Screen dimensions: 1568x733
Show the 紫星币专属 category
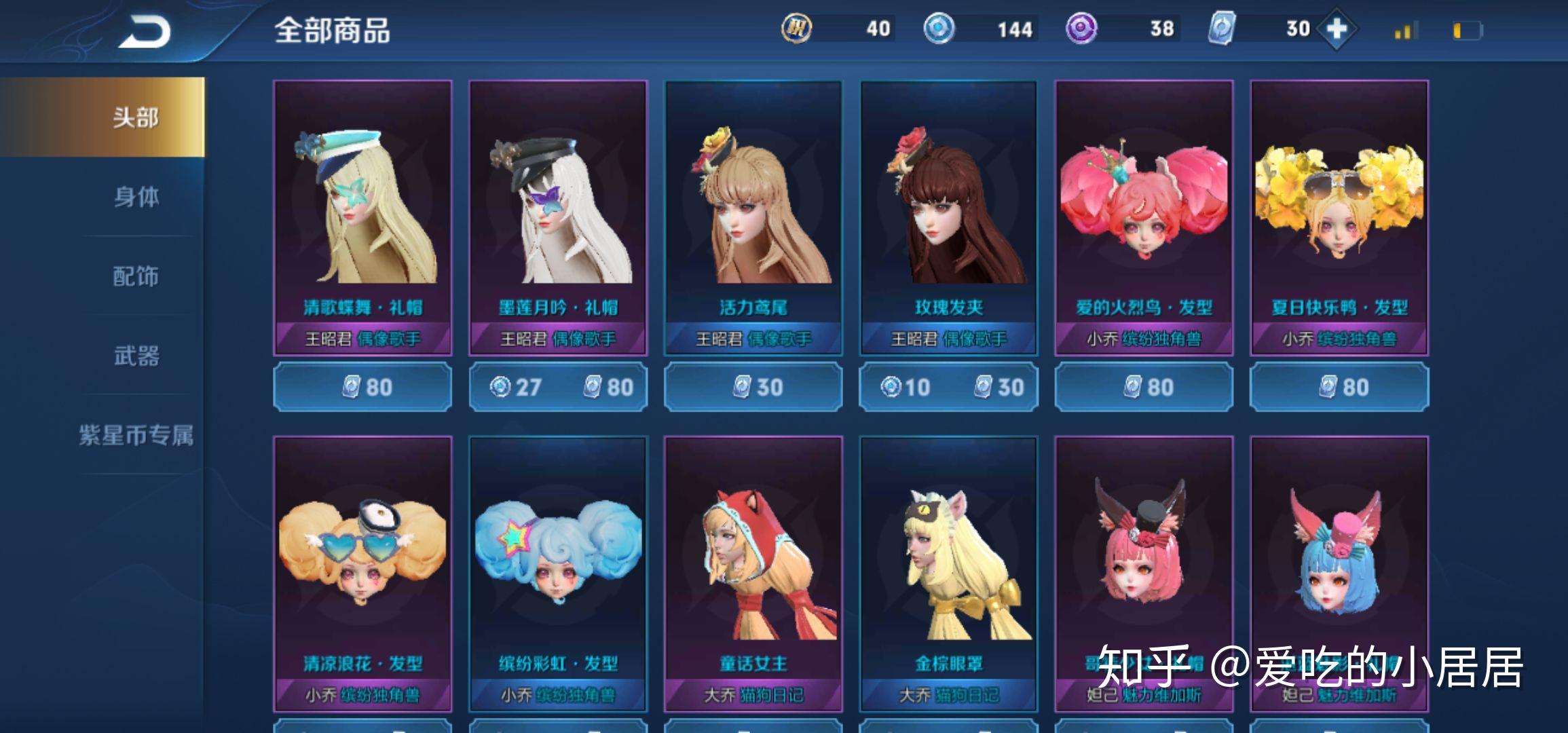tap(136, 435)
